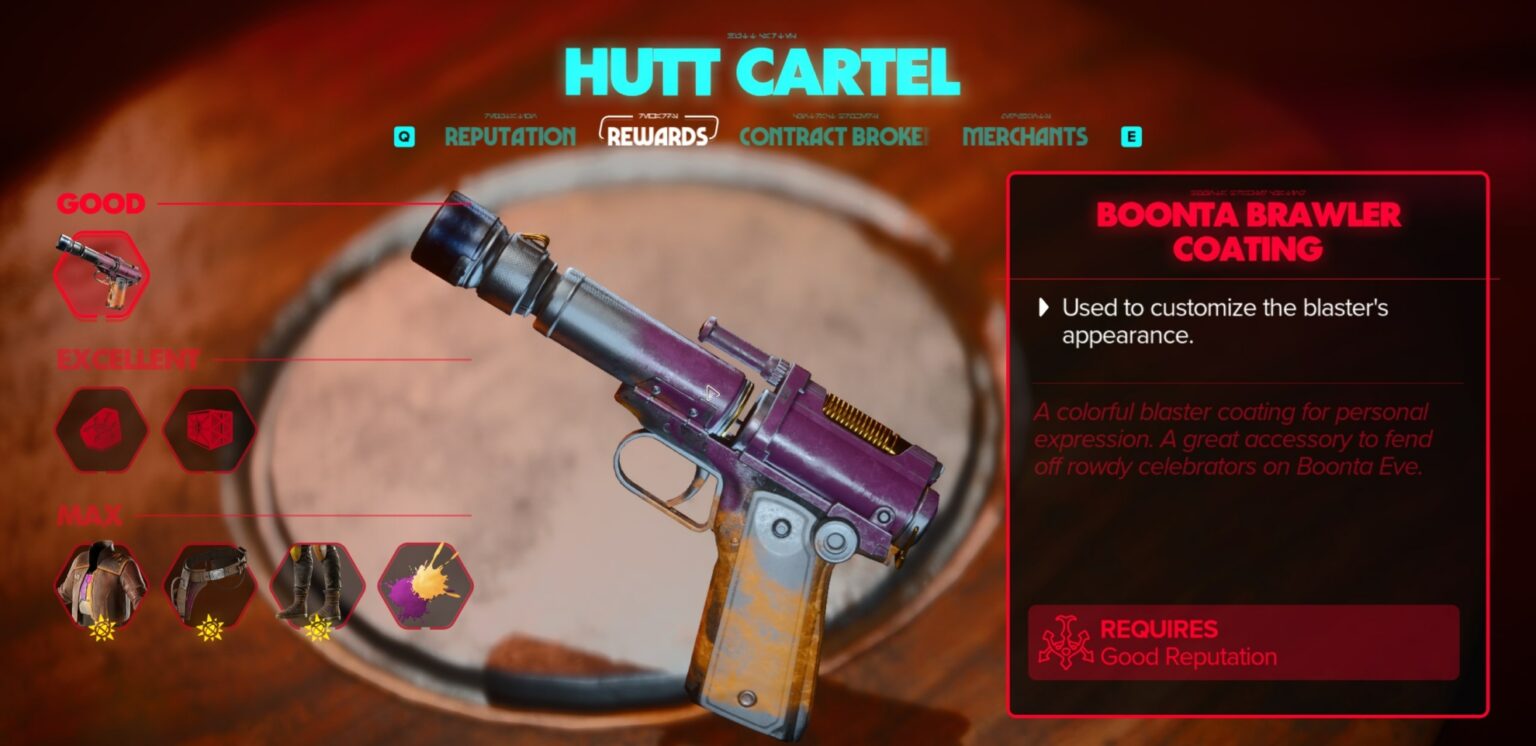Pick the red square crate Excellent reward

209,430
